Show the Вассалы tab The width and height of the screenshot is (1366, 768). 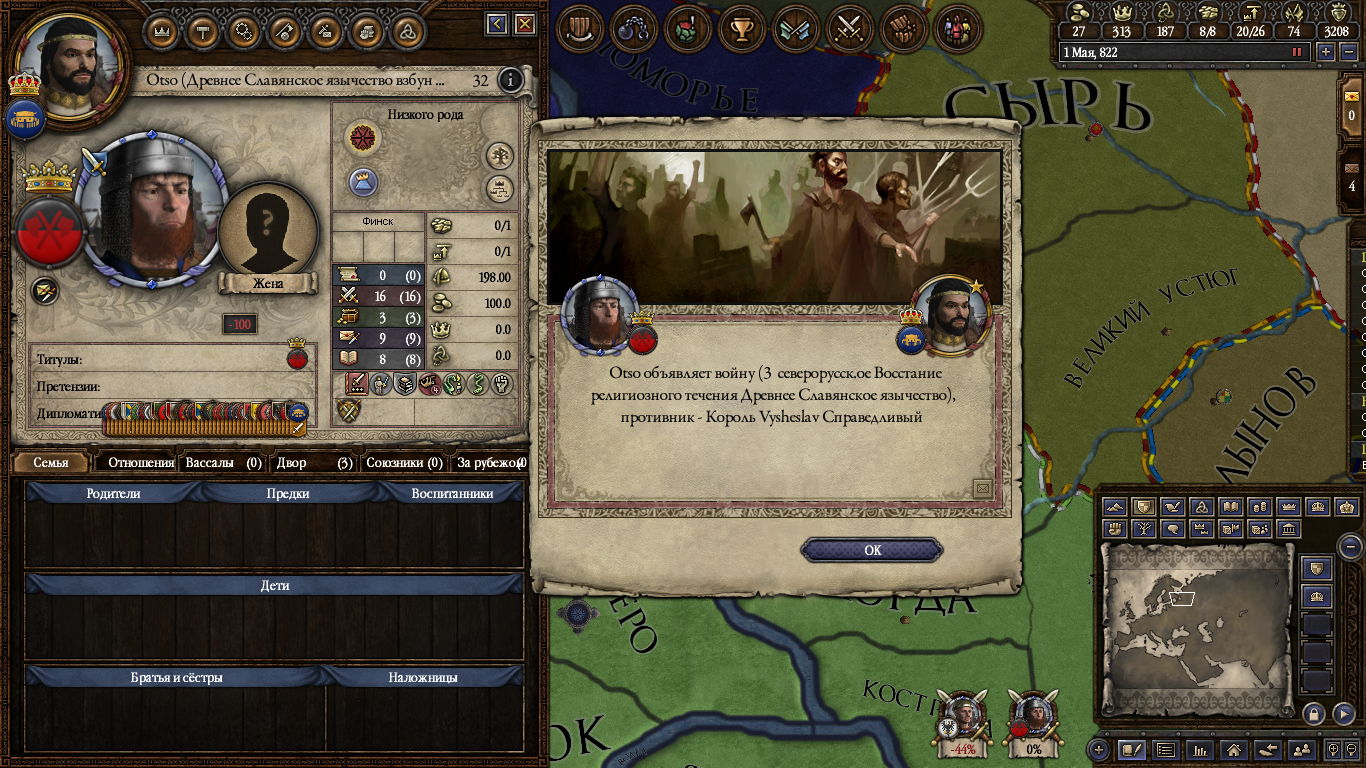click(x=222, y=463)
